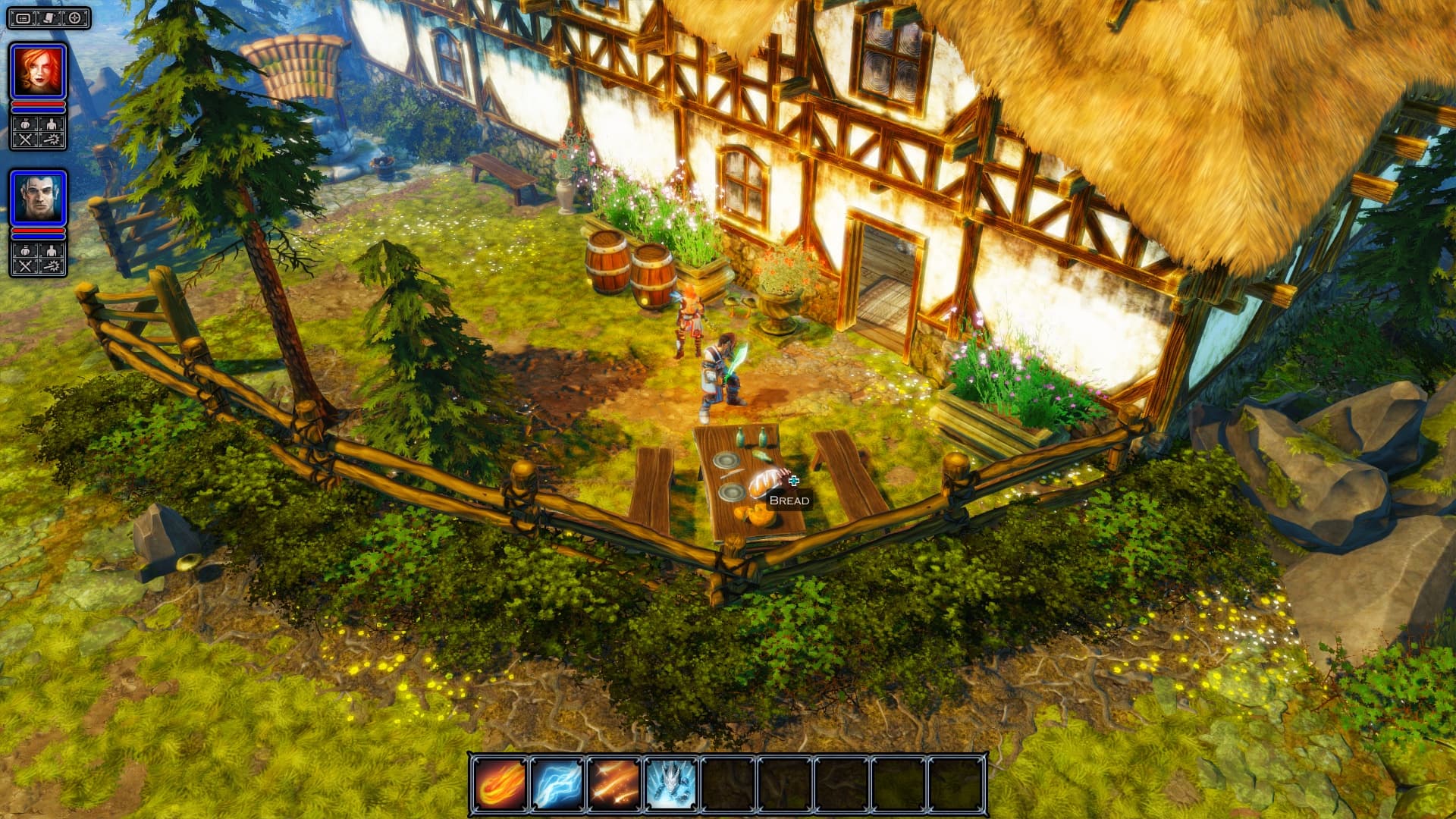Toggle the body icon under the male portrait
This screenshot has width=1456, height=819.
(x=52, y=250)
